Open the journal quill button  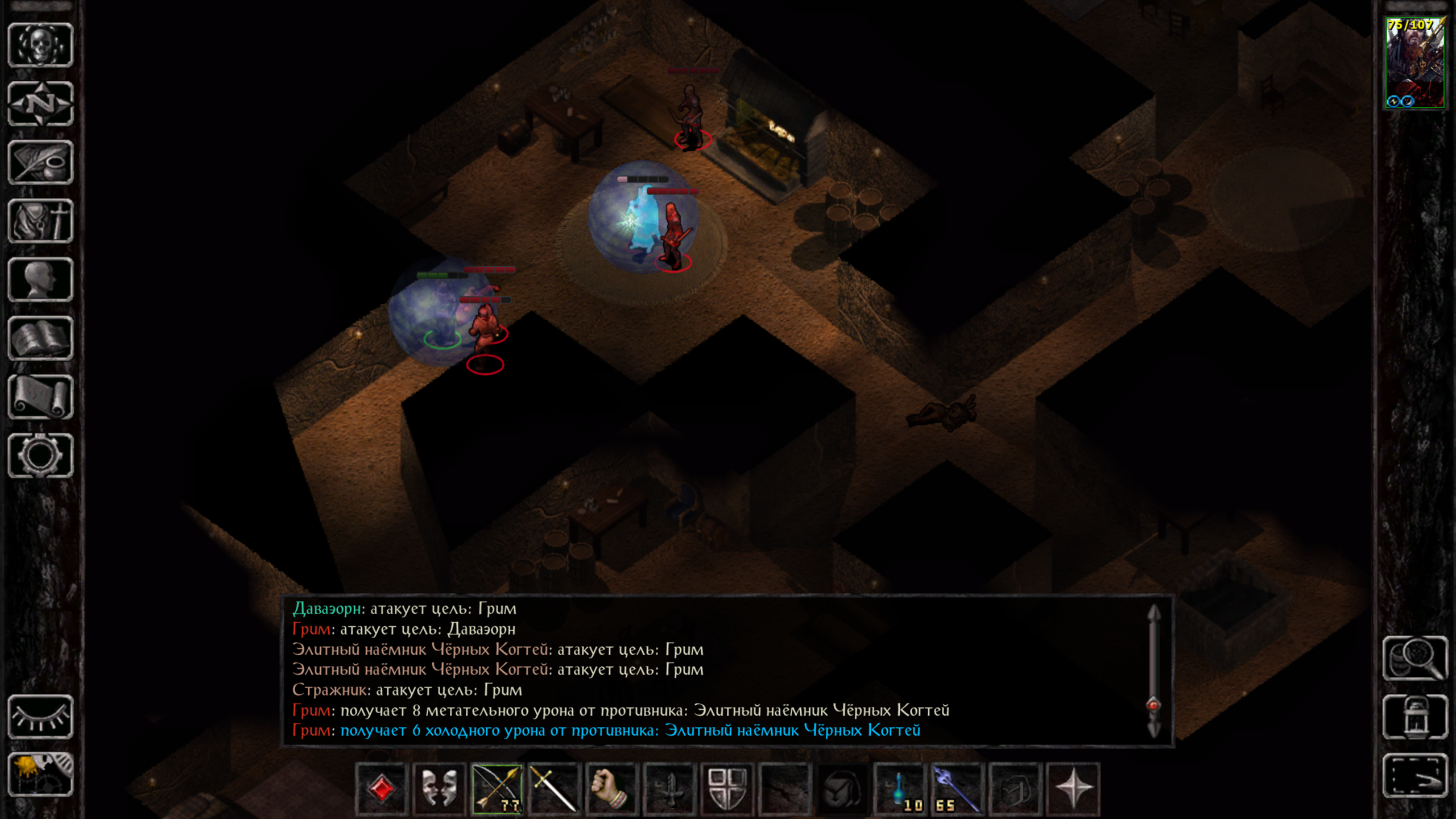(x=40, y=163)
